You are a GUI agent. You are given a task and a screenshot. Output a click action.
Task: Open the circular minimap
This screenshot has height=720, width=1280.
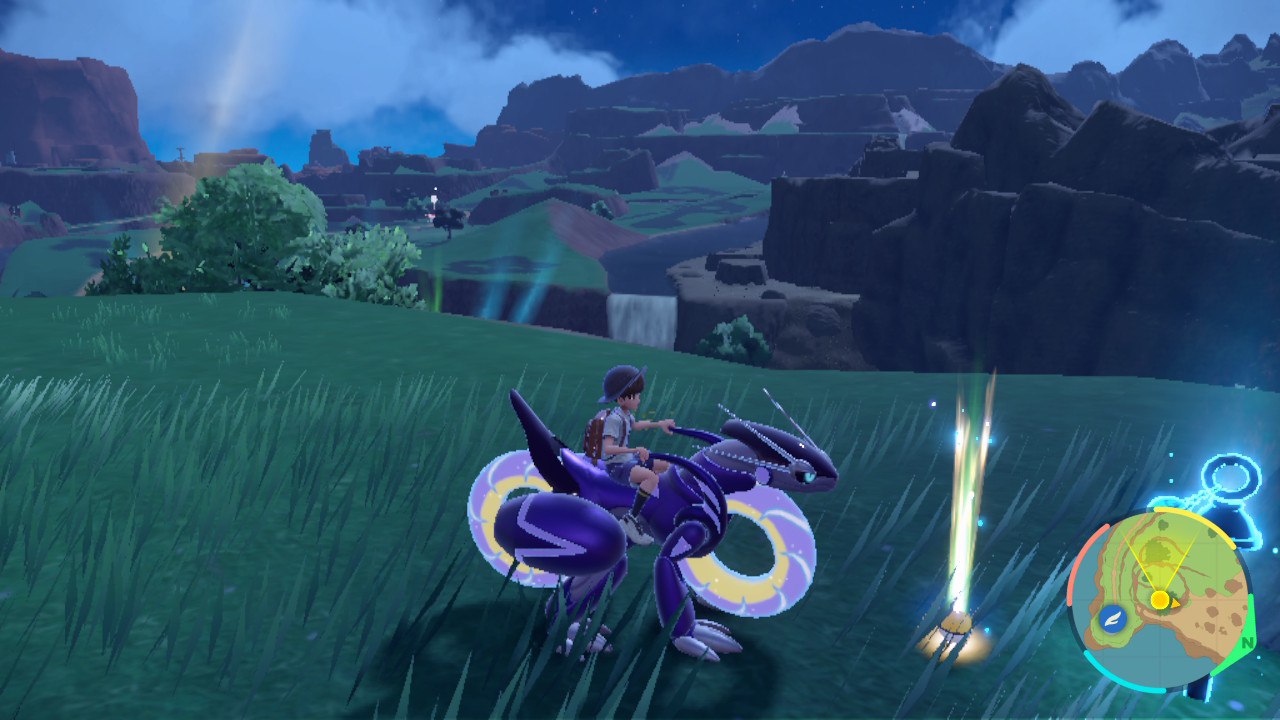pyautogui.click(x=1160, y=598)
